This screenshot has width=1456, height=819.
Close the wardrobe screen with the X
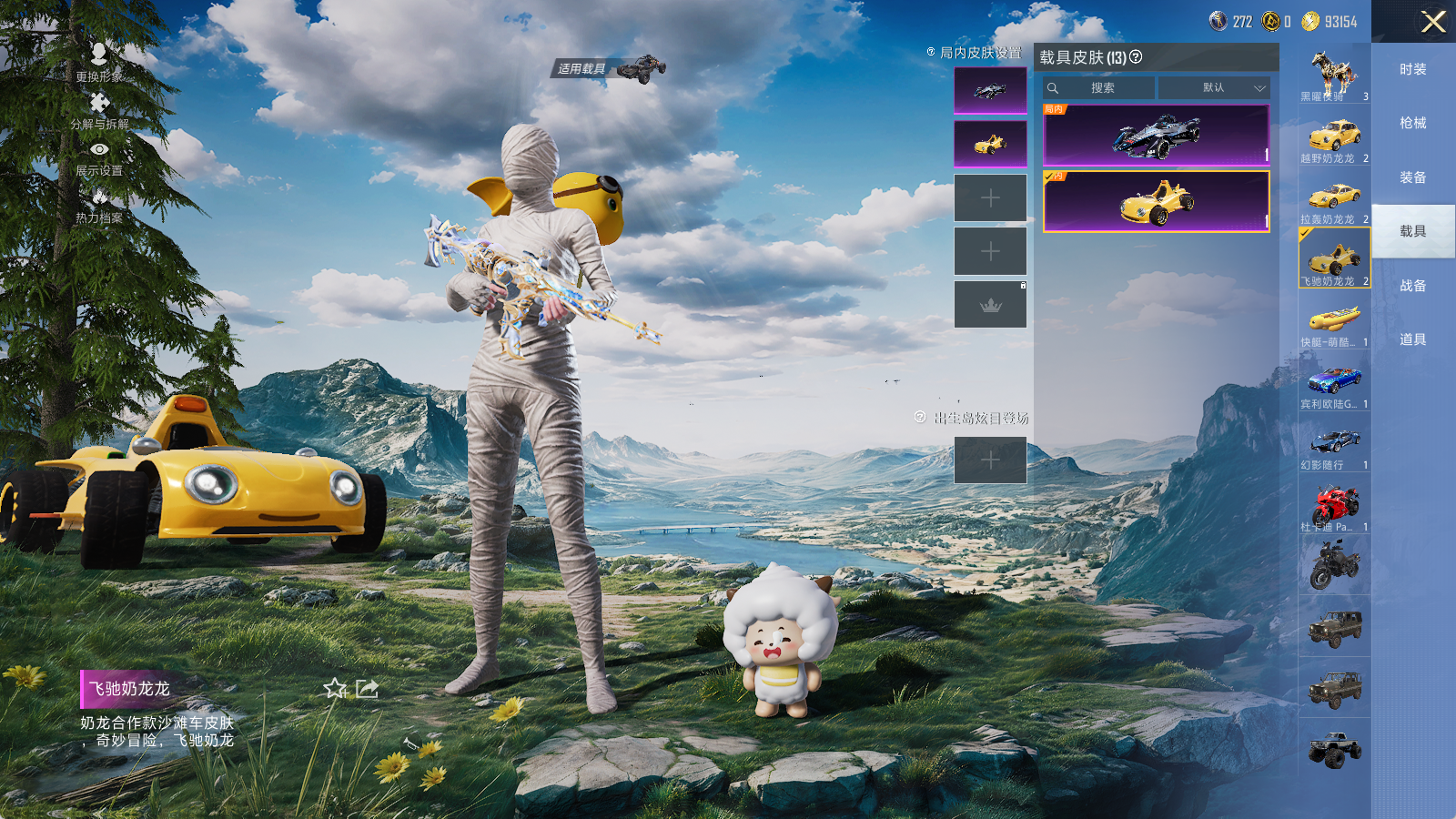pos(1433,22)
